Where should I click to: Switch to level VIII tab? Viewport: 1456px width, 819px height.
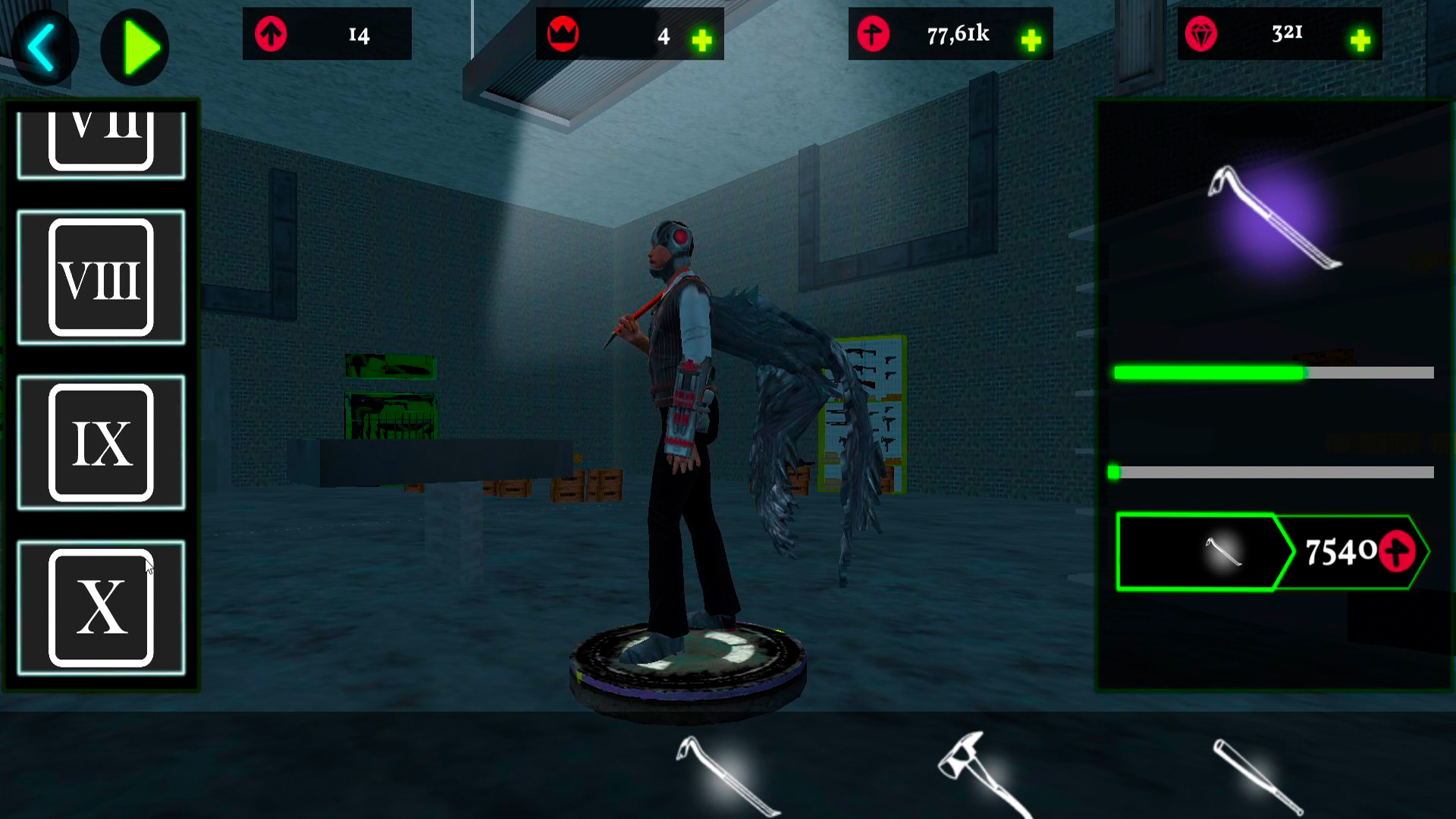pyautogui.click(x=102, y=277)
